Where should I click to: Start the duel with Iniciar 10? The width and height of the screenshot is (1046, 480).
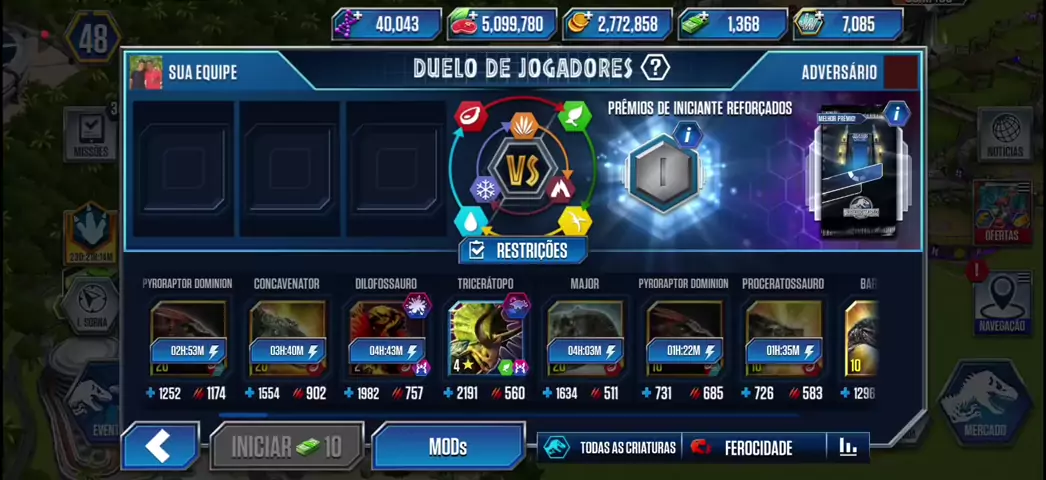[x=286, y=446]
